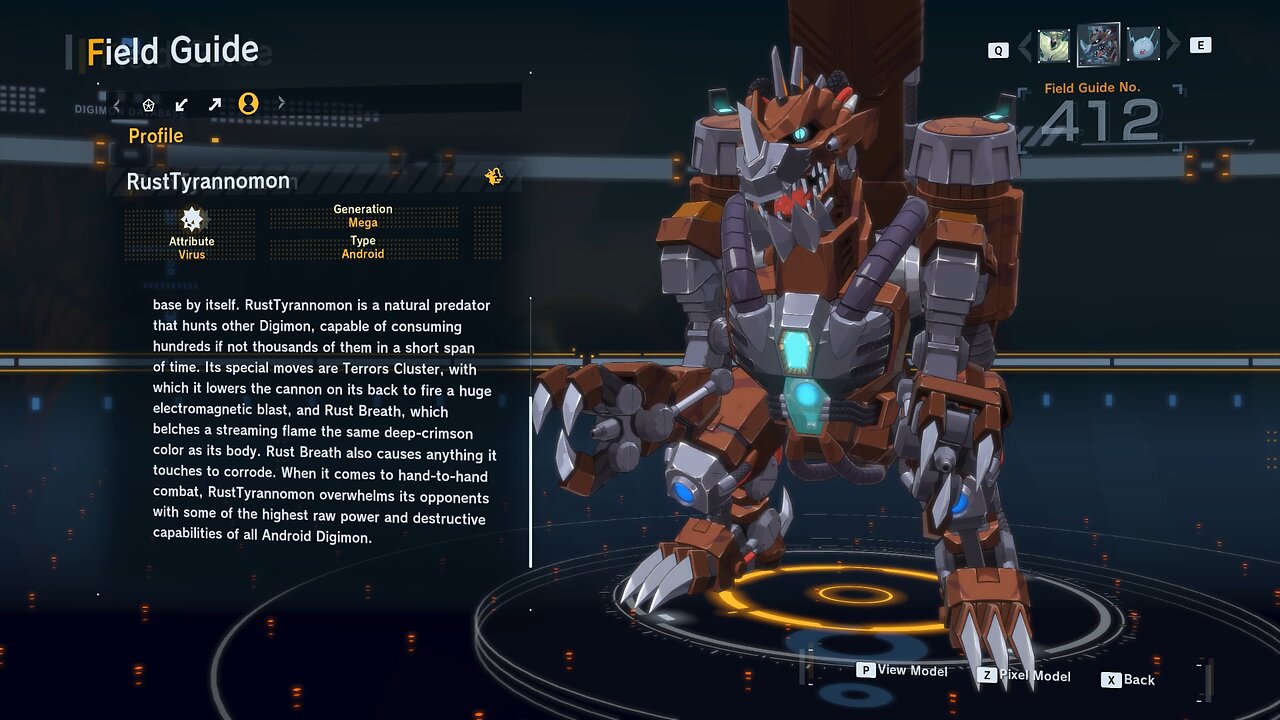The height and width of the screenshot is (720, 1280).
Task: Click the yellow Digimon icon beside RustTyrannomon
Action: (493, 177)
